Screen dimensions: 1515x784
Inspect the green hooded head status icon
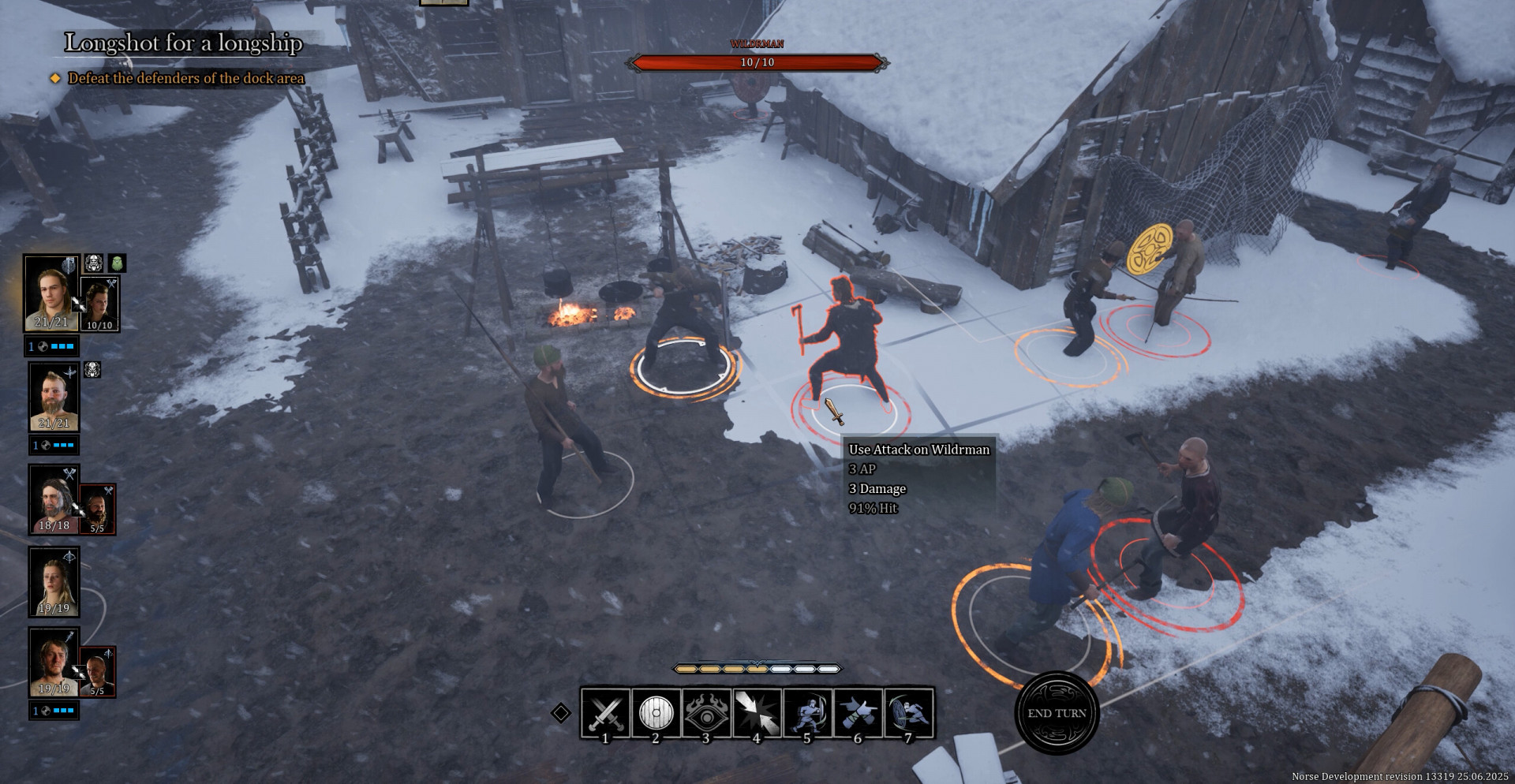click(x=117, y=263)
